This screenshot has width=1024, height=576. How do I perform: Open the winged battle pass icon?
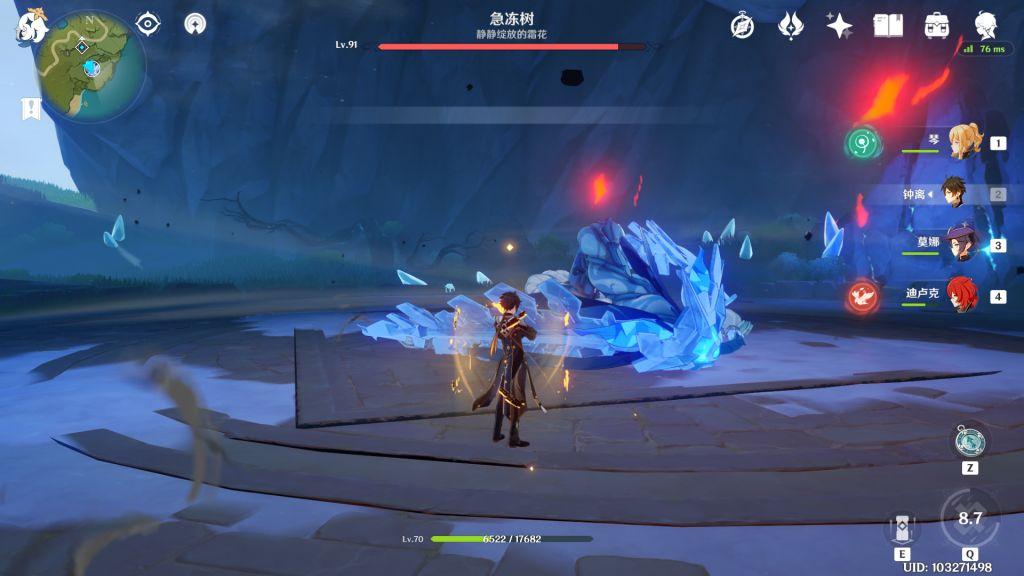coord(791,26)
